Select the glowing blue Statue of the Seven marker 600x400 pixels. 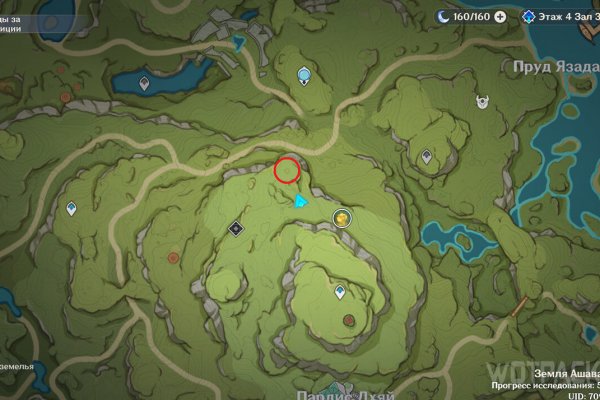(x=306, y=75)
